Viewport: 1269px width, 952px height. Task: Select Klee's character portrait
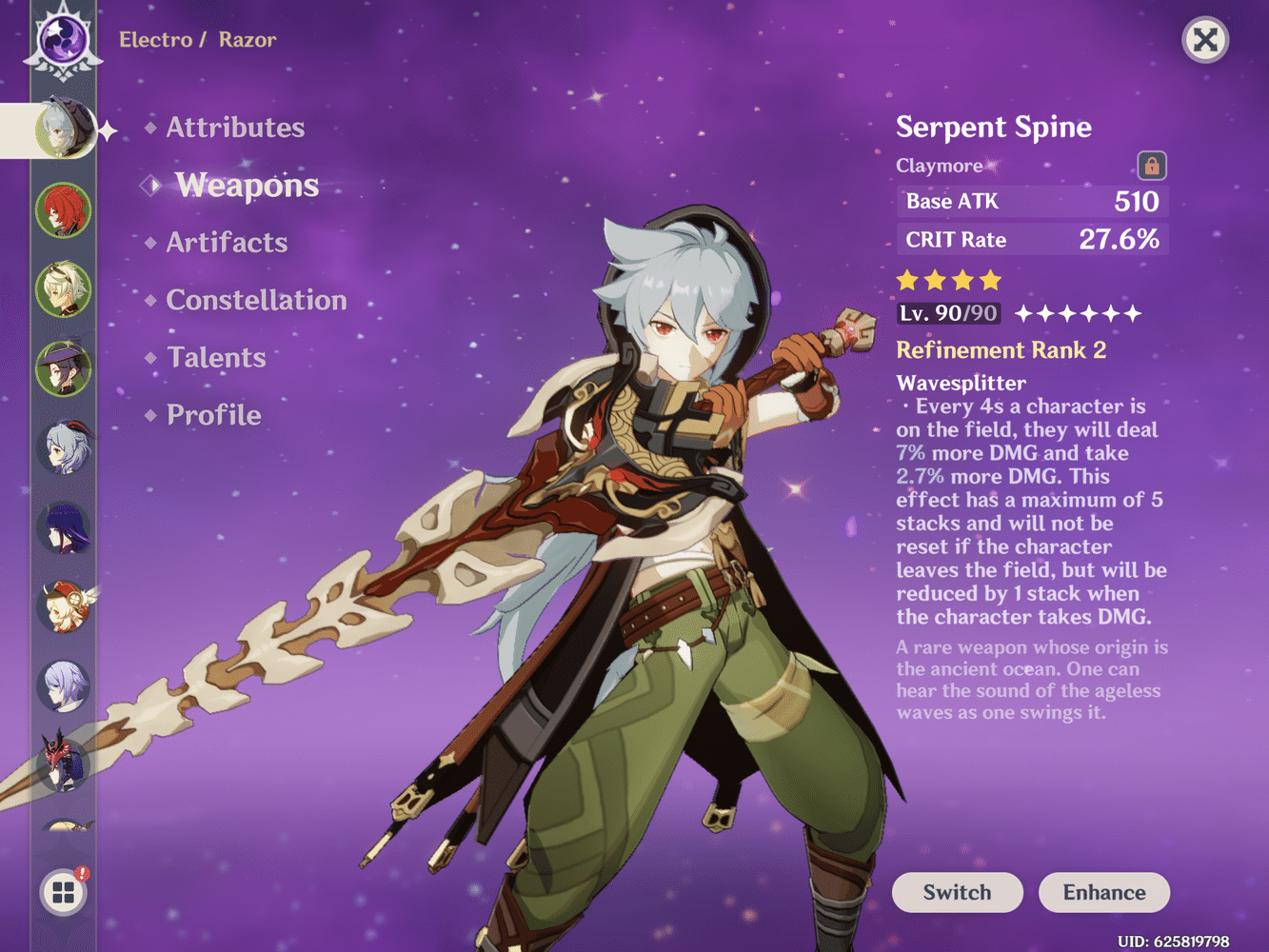[62, 606]
